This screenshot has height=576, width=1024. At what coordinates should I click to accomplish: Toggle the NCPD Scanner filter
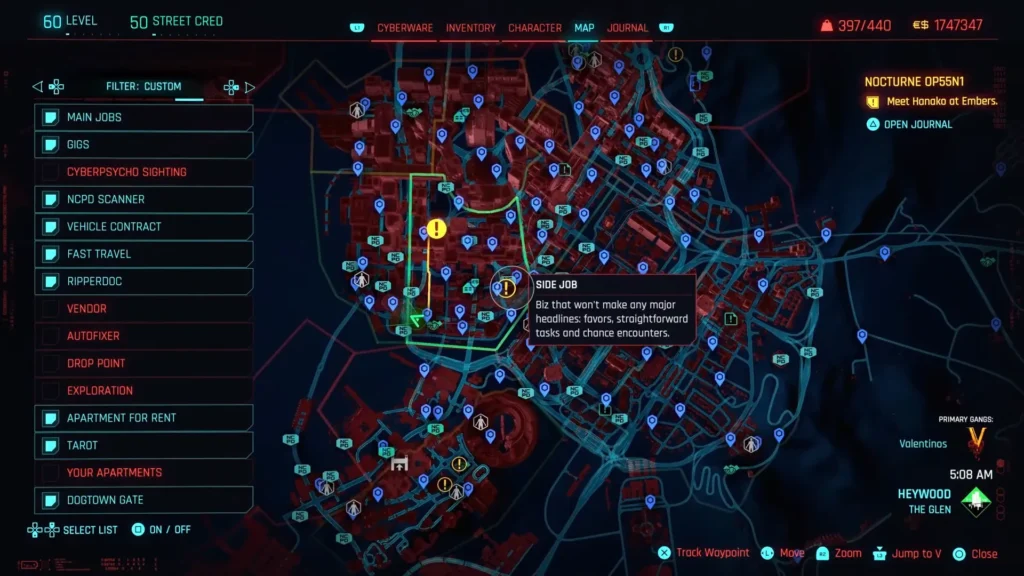[x=144, y=200]
